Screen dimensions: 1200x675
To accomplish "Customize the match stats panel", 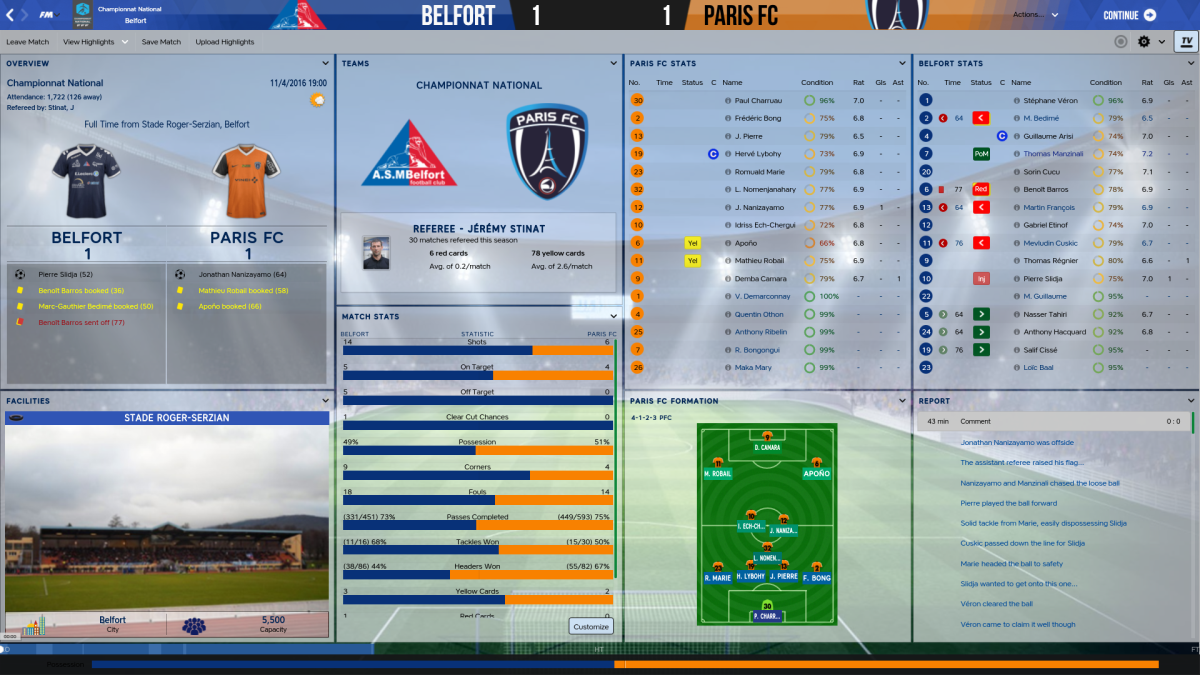I will [x=591, y=626].
